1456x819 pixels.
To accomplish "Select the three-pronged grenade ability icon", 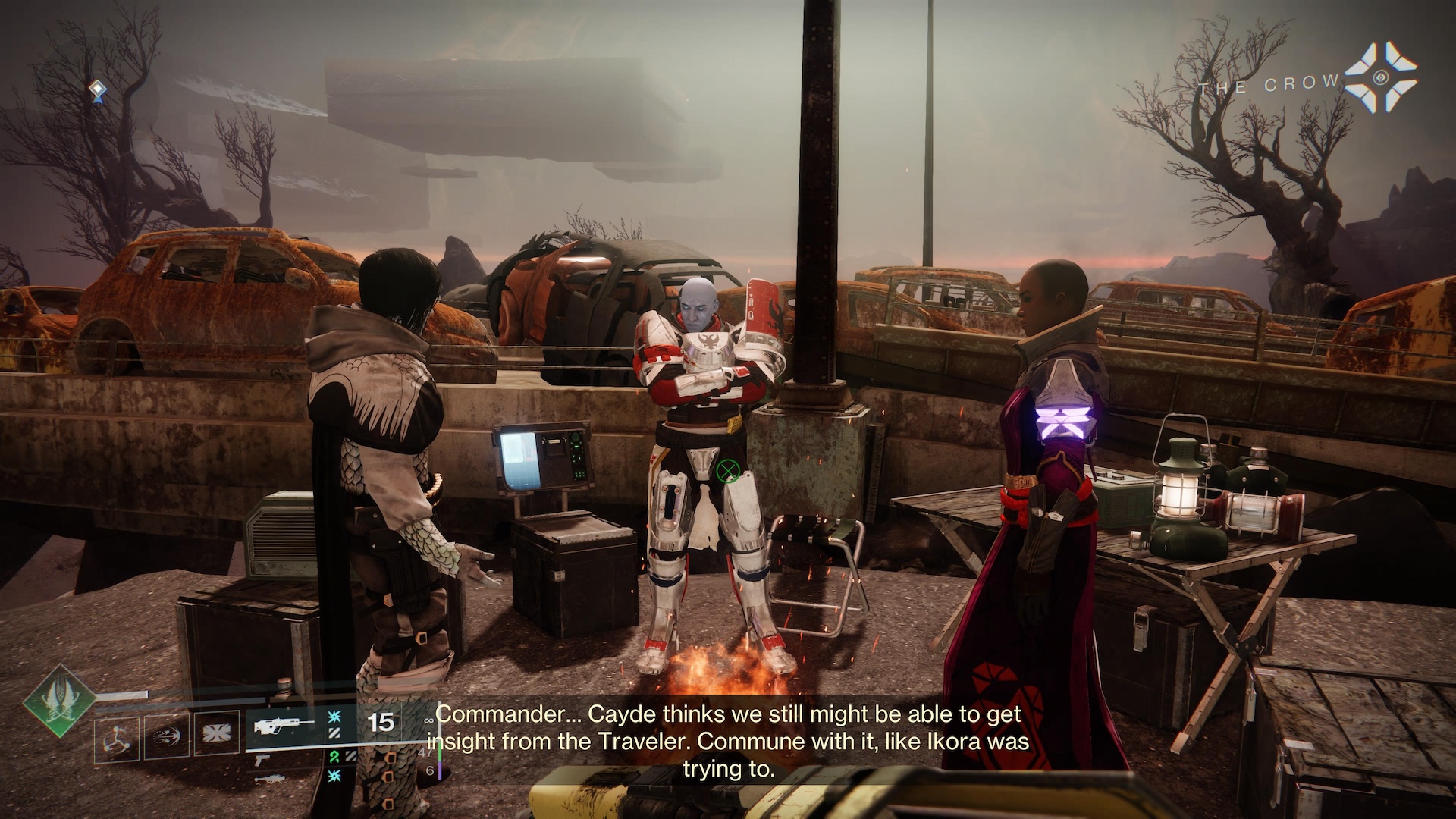I will pyautogui.click(x=118, y=736).
